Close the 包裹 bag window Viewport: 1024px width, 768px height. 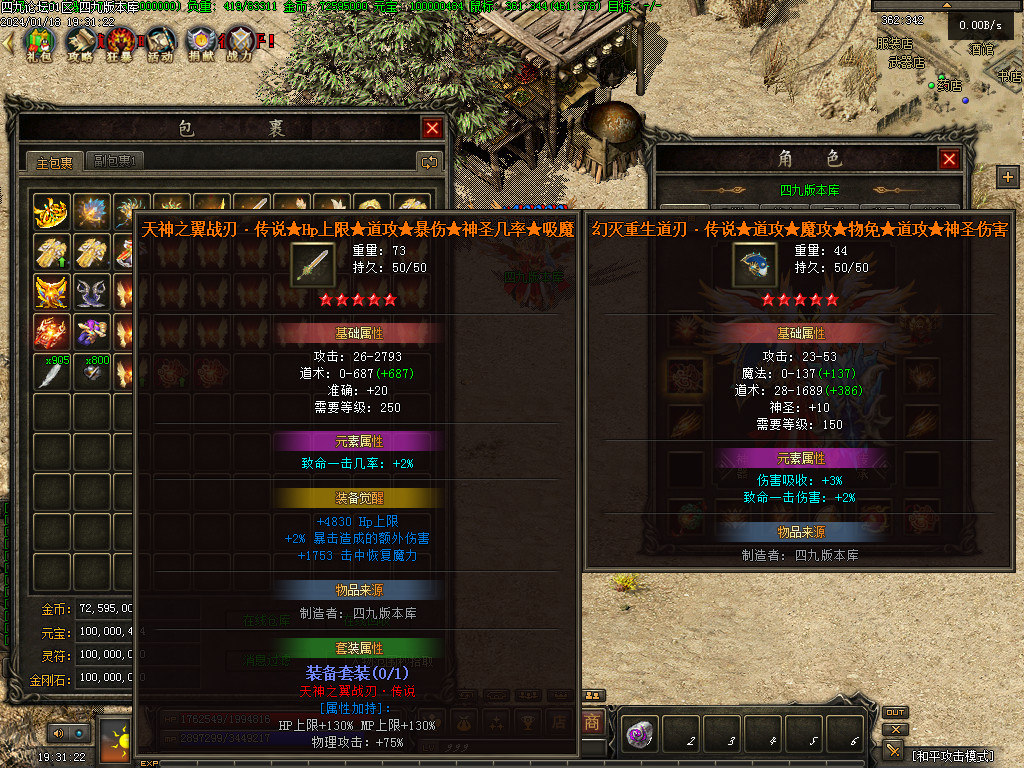pos(432,128)
